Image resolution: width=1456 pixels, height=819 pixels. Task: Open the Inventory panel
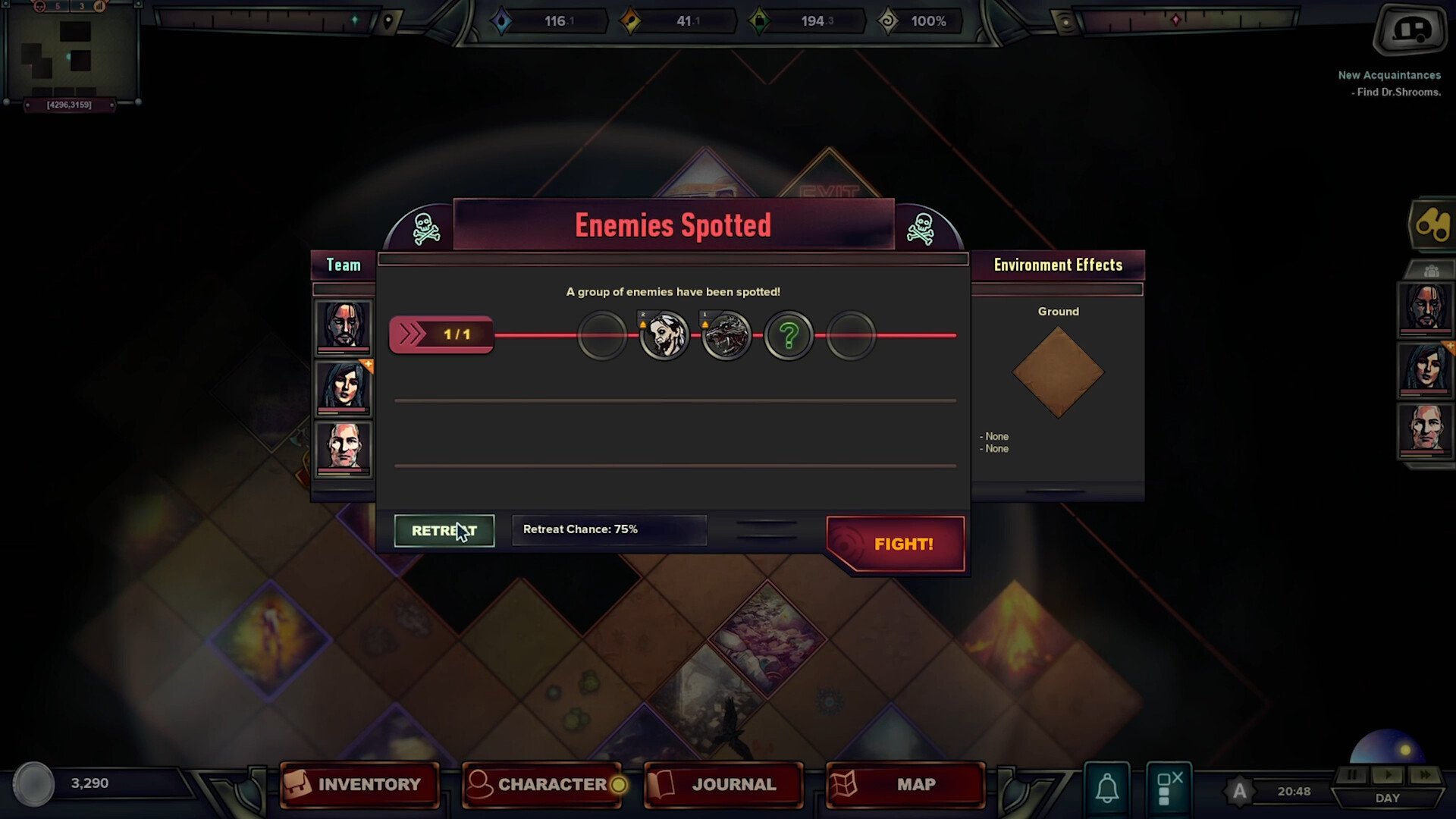coord(359,784)
